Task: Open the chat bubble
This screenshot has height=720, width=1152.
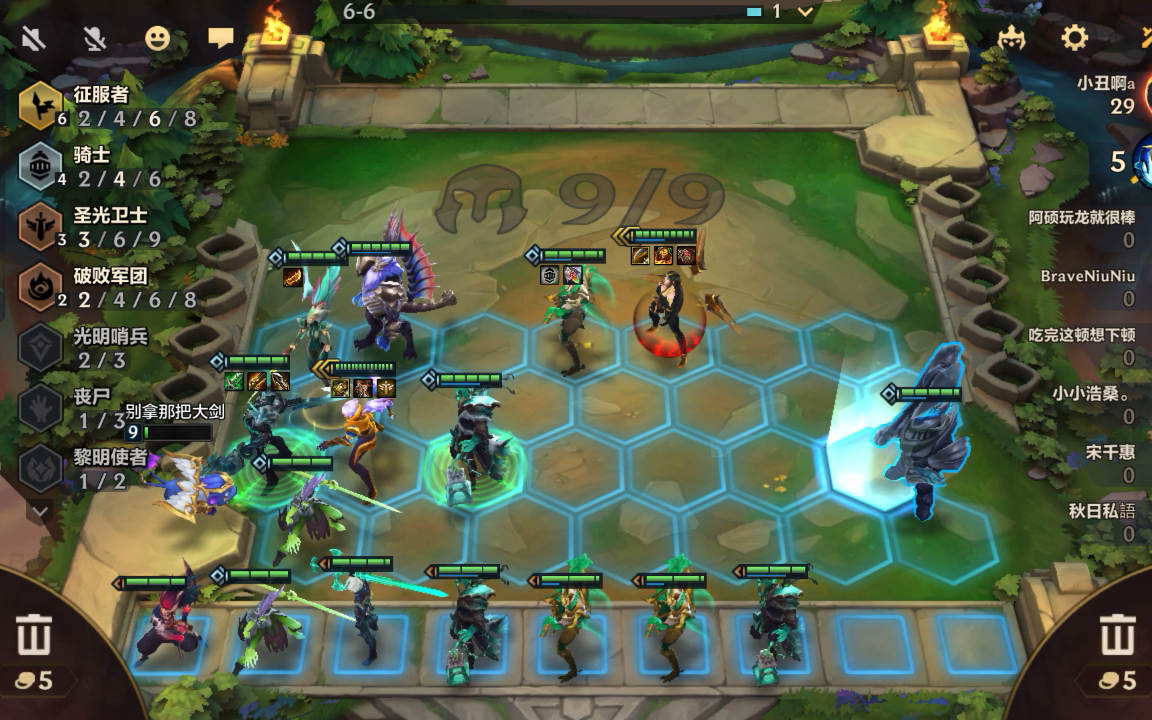Action: click(x=220, y=39)
